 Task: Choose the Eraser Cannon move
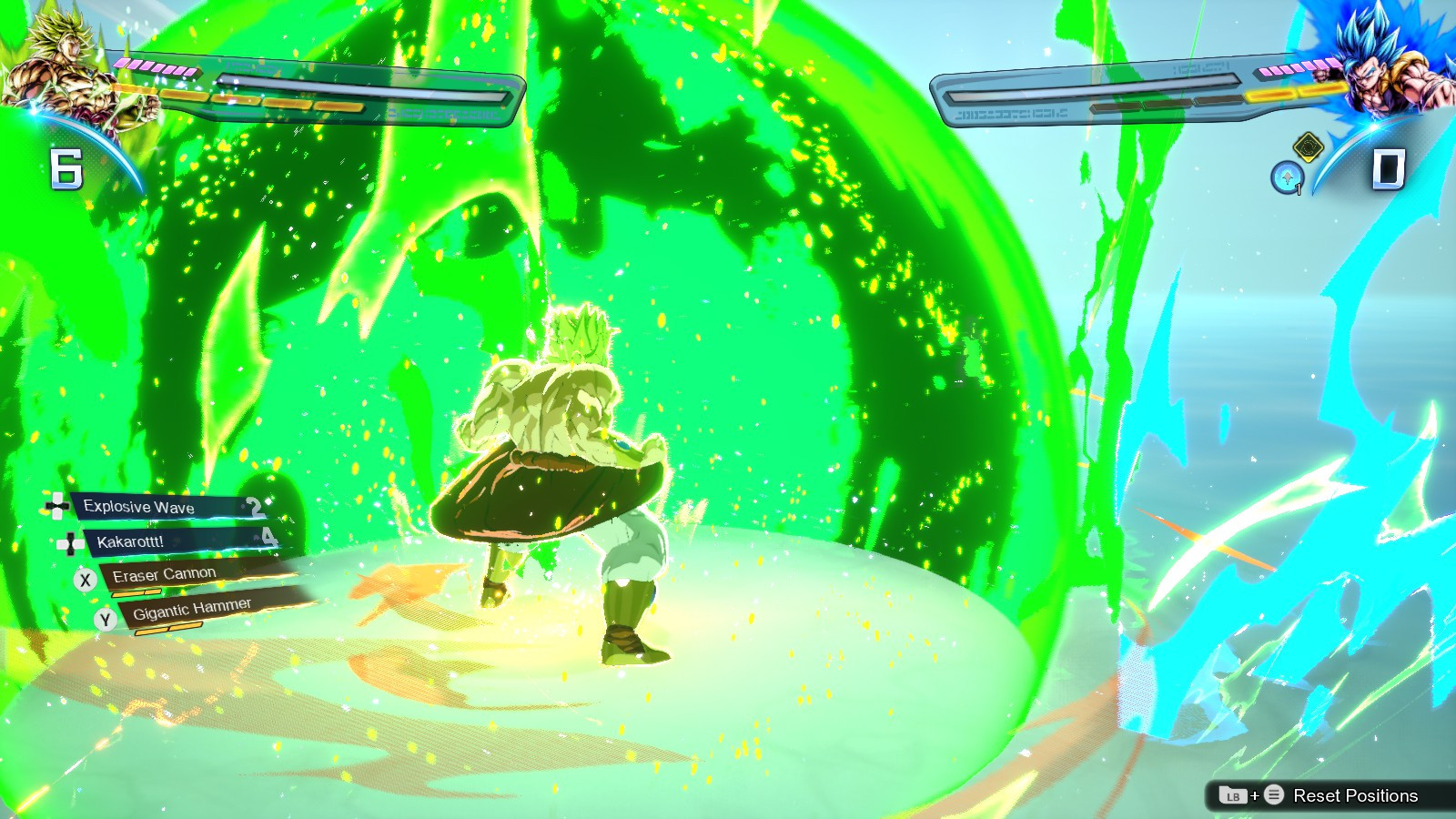coord(164,572)
